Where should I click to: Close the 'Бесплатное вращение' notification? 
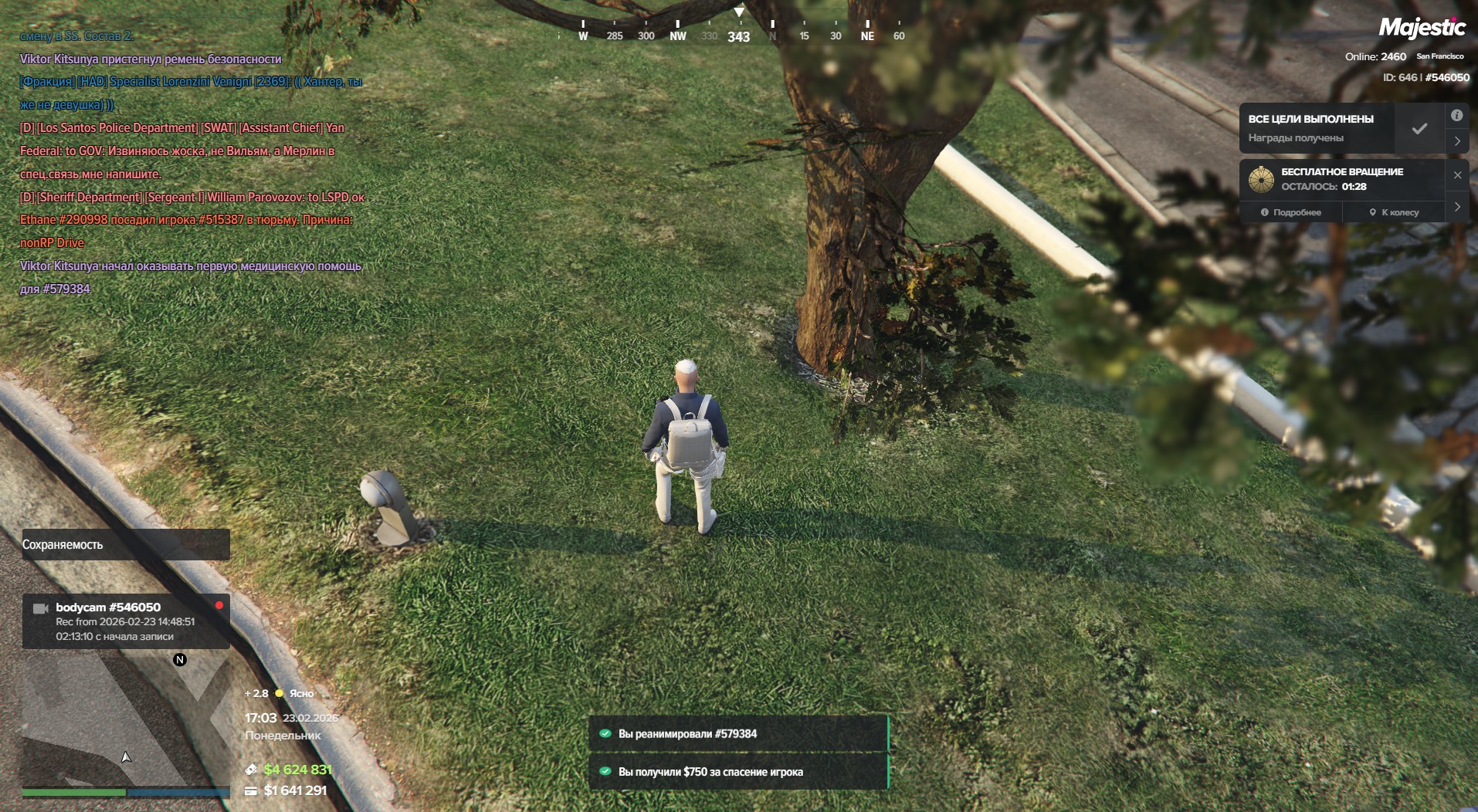coord(1457,175)
